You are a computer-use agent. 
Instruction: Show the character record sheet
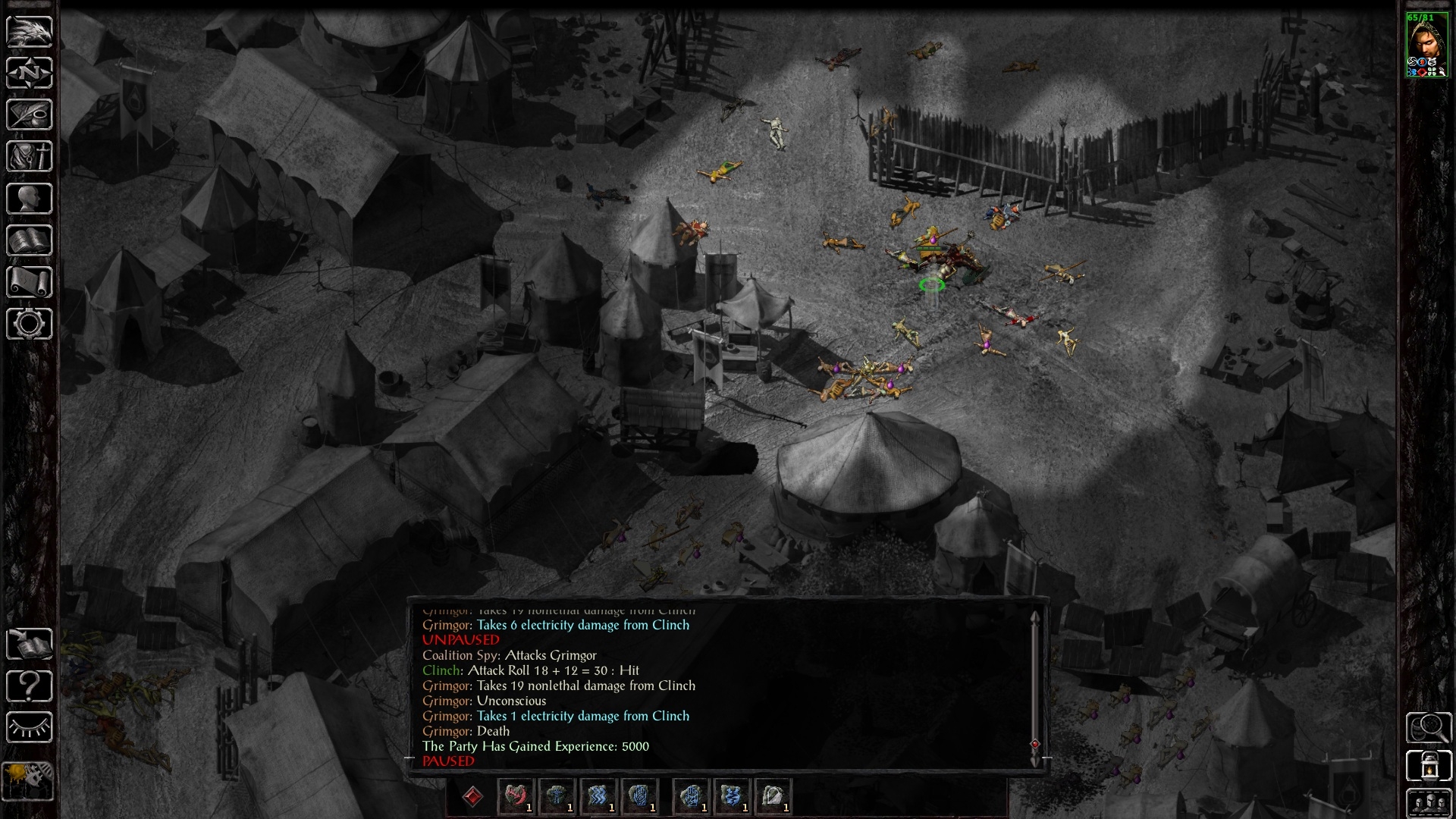pos(30,199)
